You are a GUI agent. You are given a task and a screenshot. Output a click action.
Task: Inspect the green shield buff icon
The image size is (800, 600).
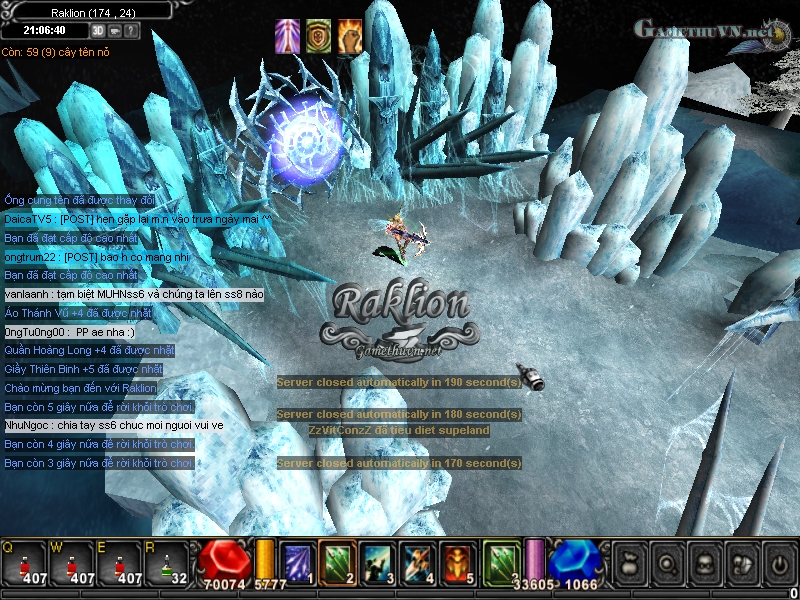pyautogui.click(x=319, y=35)
